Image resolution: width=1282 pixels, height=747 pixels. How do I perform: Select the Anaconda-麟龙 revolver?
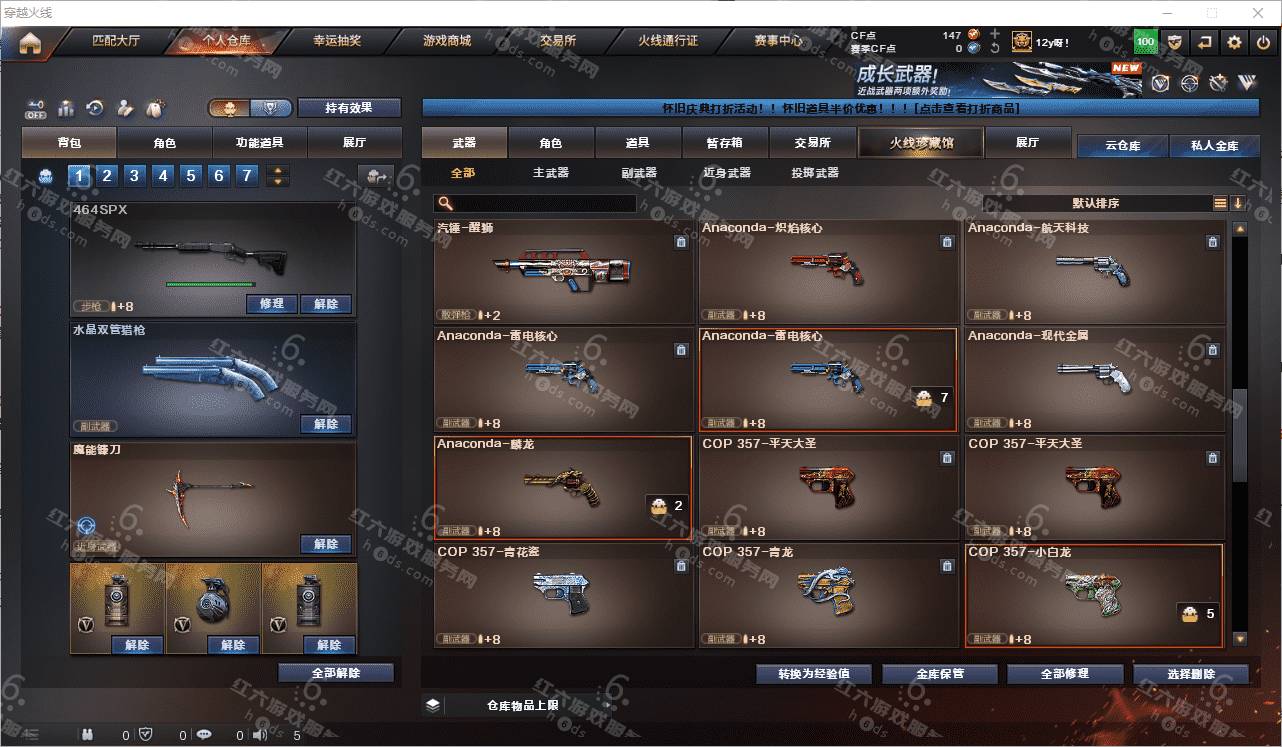pos(563,488)
